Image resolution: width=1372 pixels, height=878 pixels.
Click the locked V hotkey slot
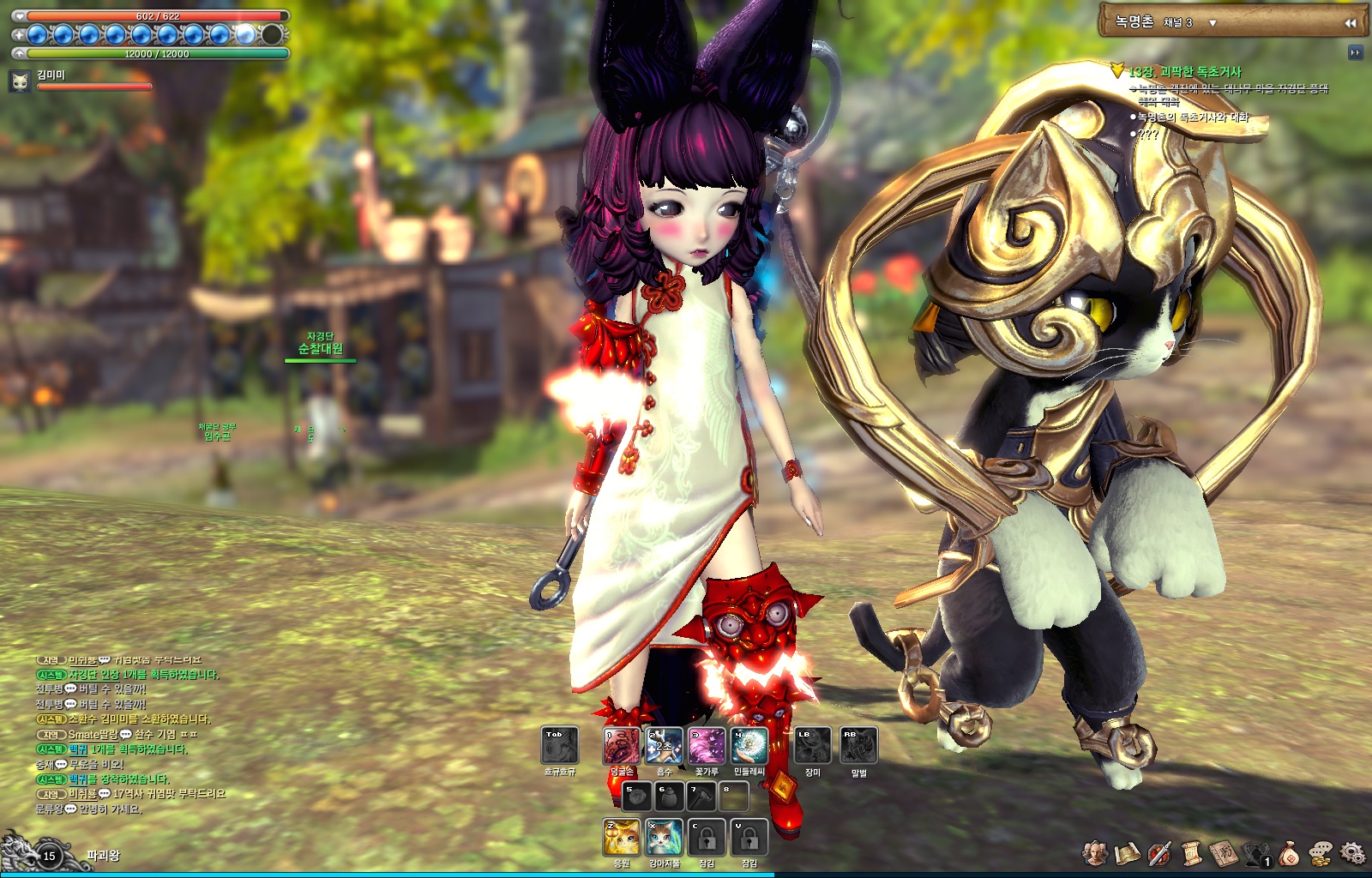click(x=751, y=836)
